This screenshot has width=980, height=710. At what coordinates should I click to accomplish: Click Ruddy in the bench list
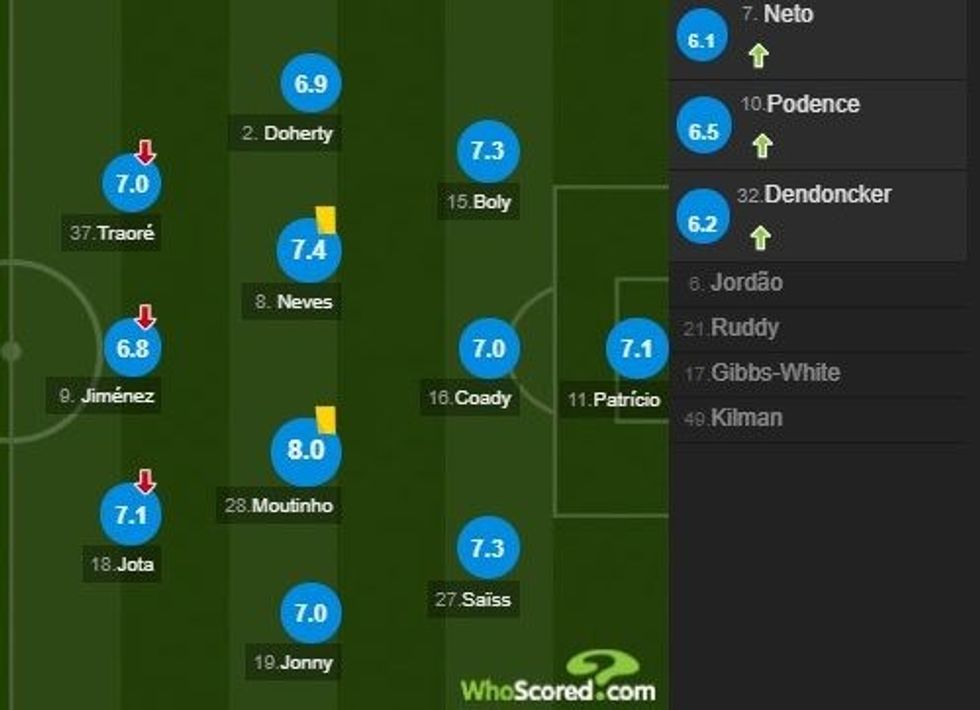tap(745, 328)
